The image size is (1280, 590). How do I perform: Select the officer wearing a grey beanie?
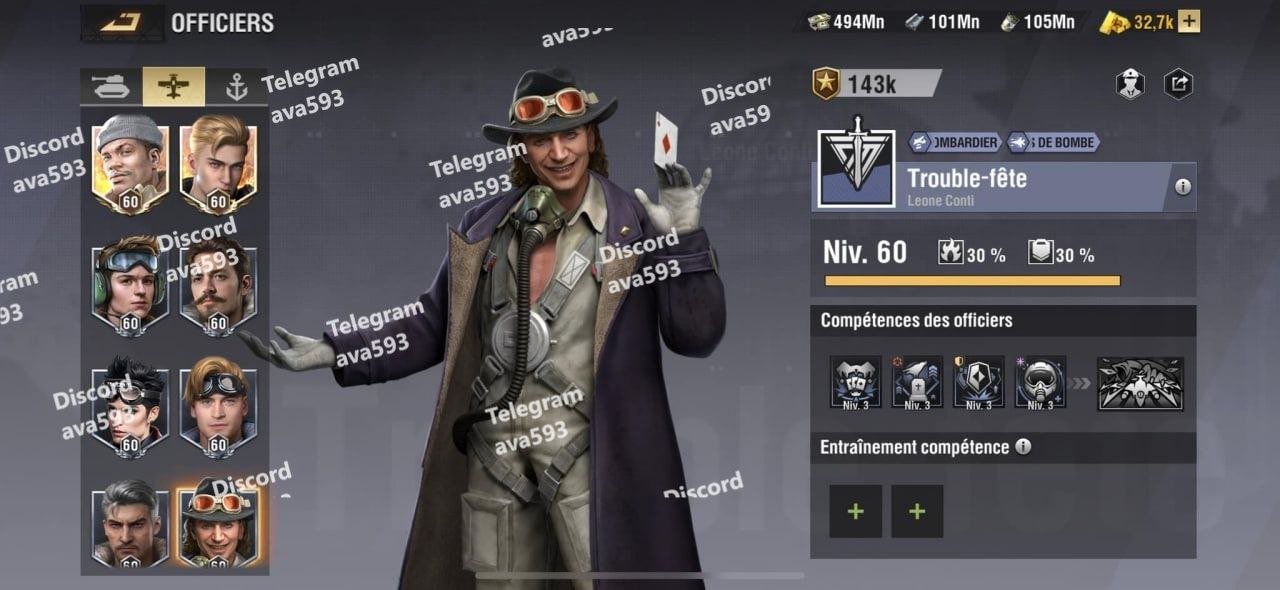130,160
